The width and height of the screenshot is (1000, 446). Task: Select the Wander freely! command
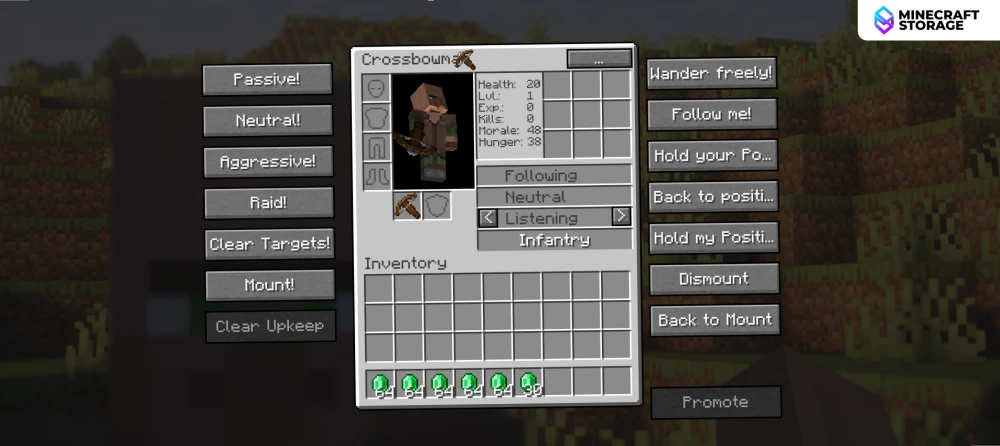[x=711, y=73]
